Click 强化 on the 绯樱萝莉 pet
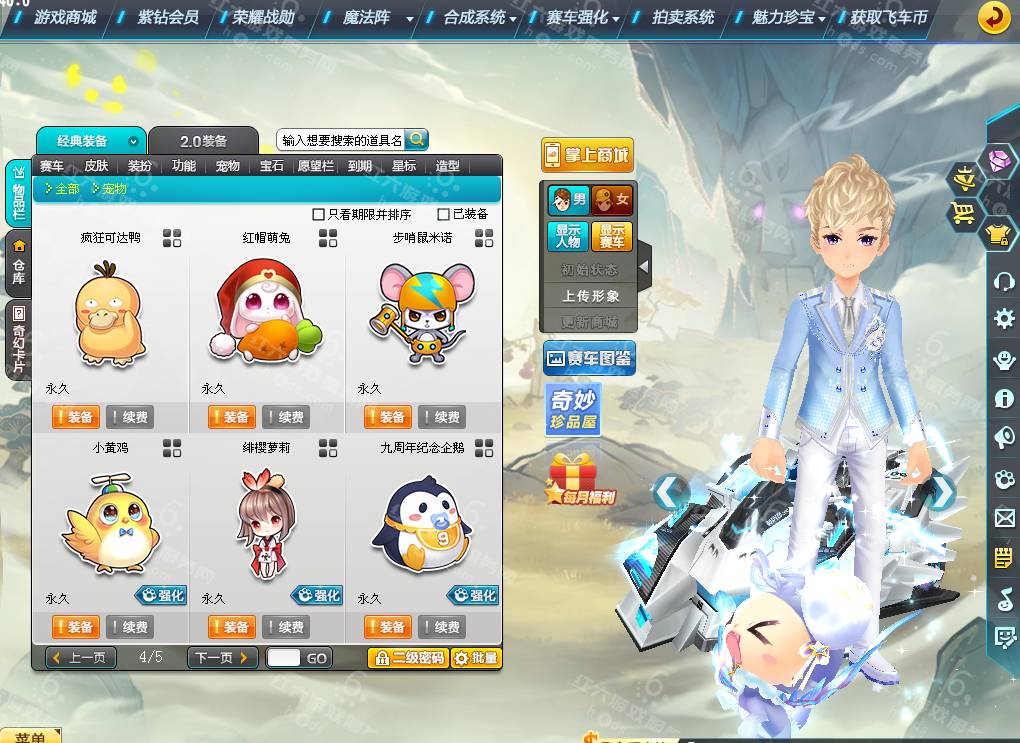This screenshot has height=743, width=1020. click(x=317, y=595)
